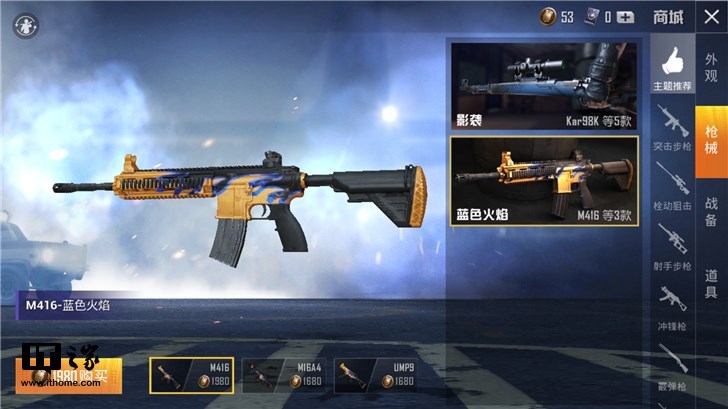Buy the skin for 1980 coins
The image size is (728, 409).
click(x=69, y=376)
